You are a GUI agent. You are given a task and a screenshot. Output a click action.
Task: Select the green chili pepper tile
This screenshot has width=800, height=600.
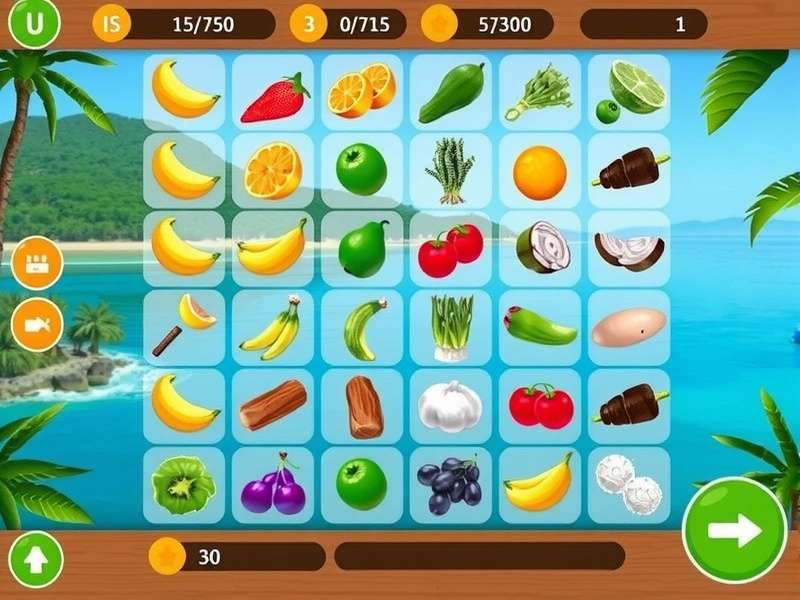539,326
